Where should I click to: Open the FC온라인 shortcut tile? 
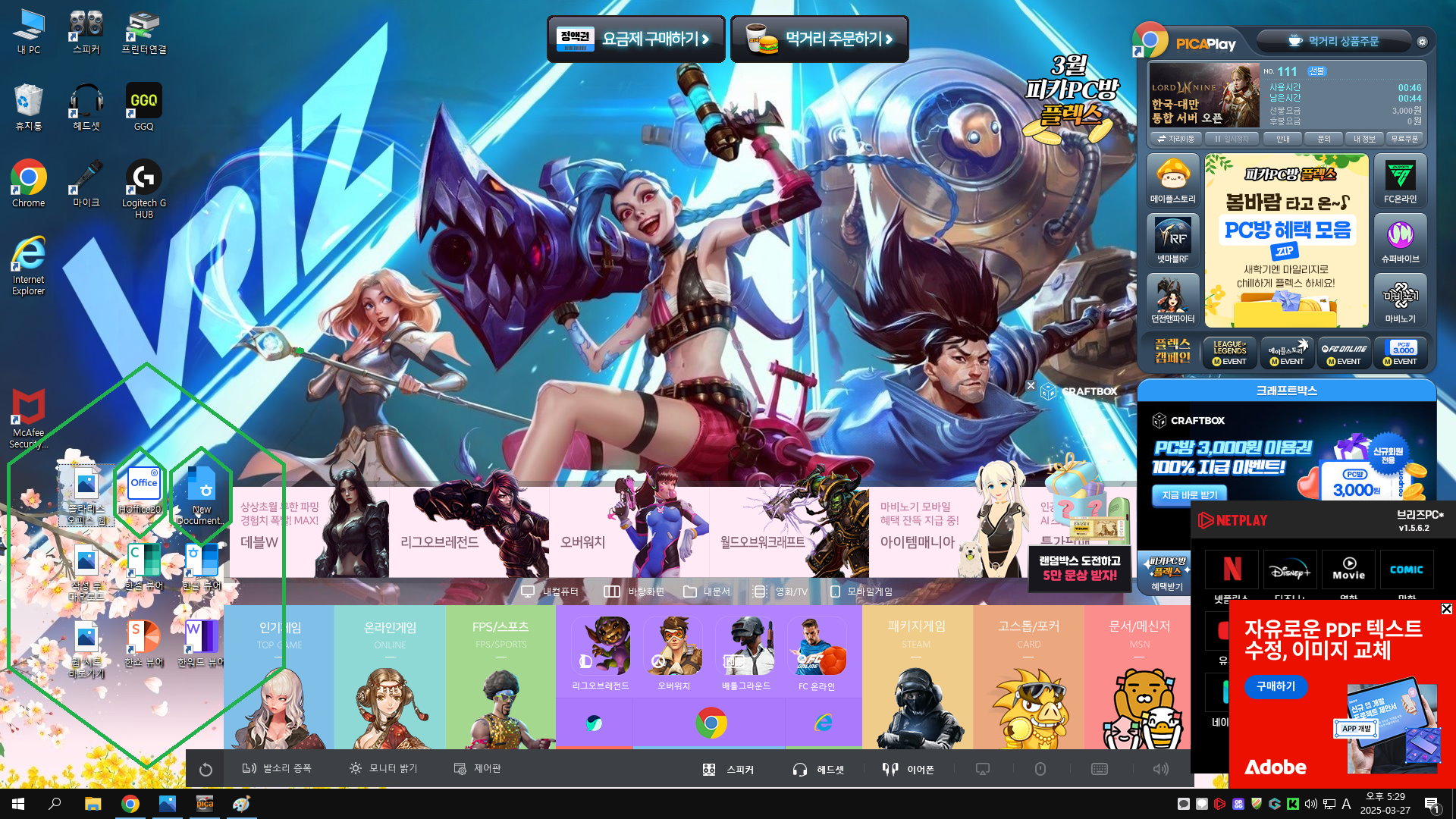click(x=1400, y=180)
